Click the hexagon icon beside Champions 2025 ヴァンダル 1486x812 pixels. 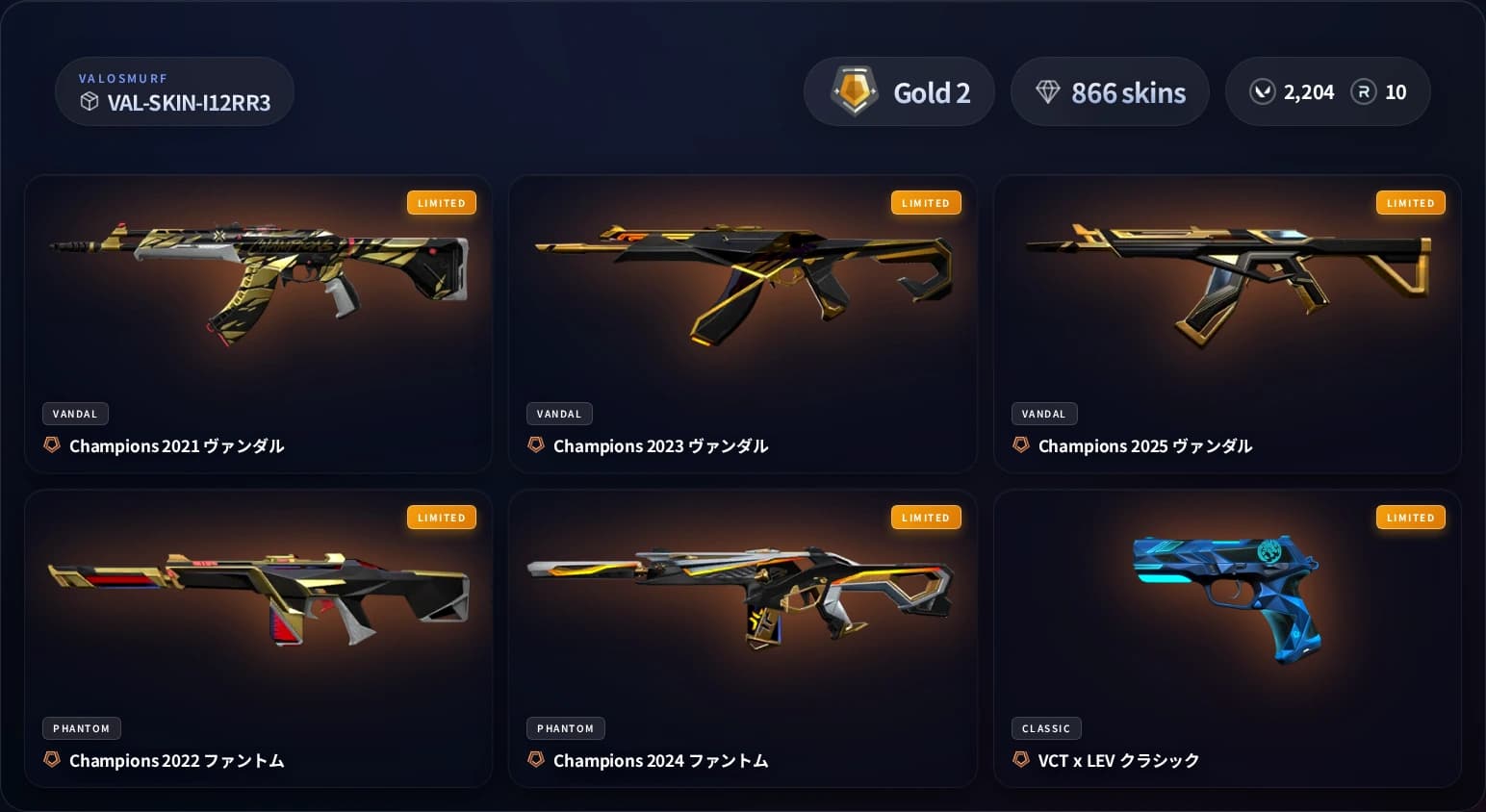pyautogui.click(x=1020, y=444)
